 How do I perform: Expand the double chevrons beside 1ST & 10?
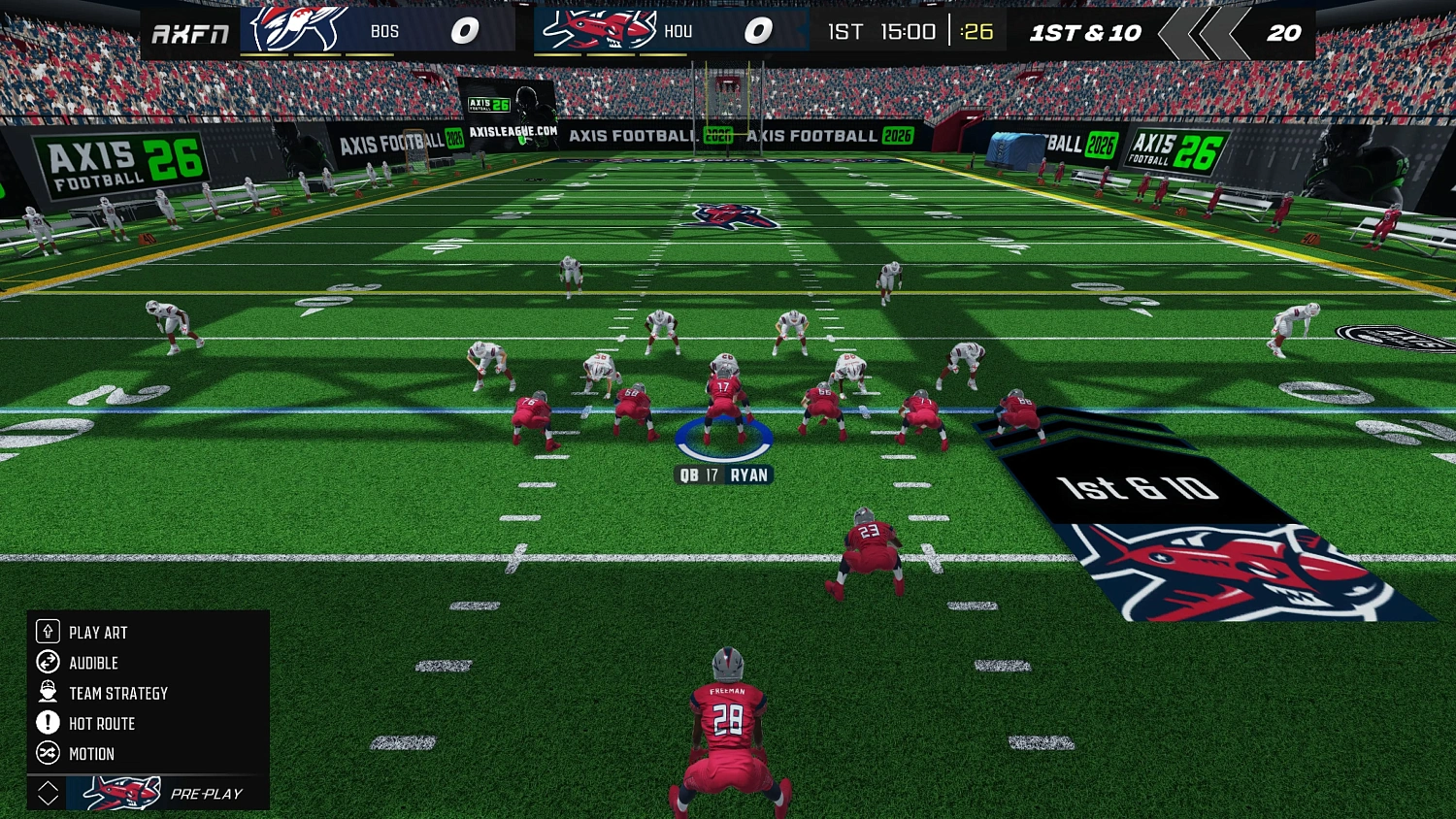pos(1204,32)
